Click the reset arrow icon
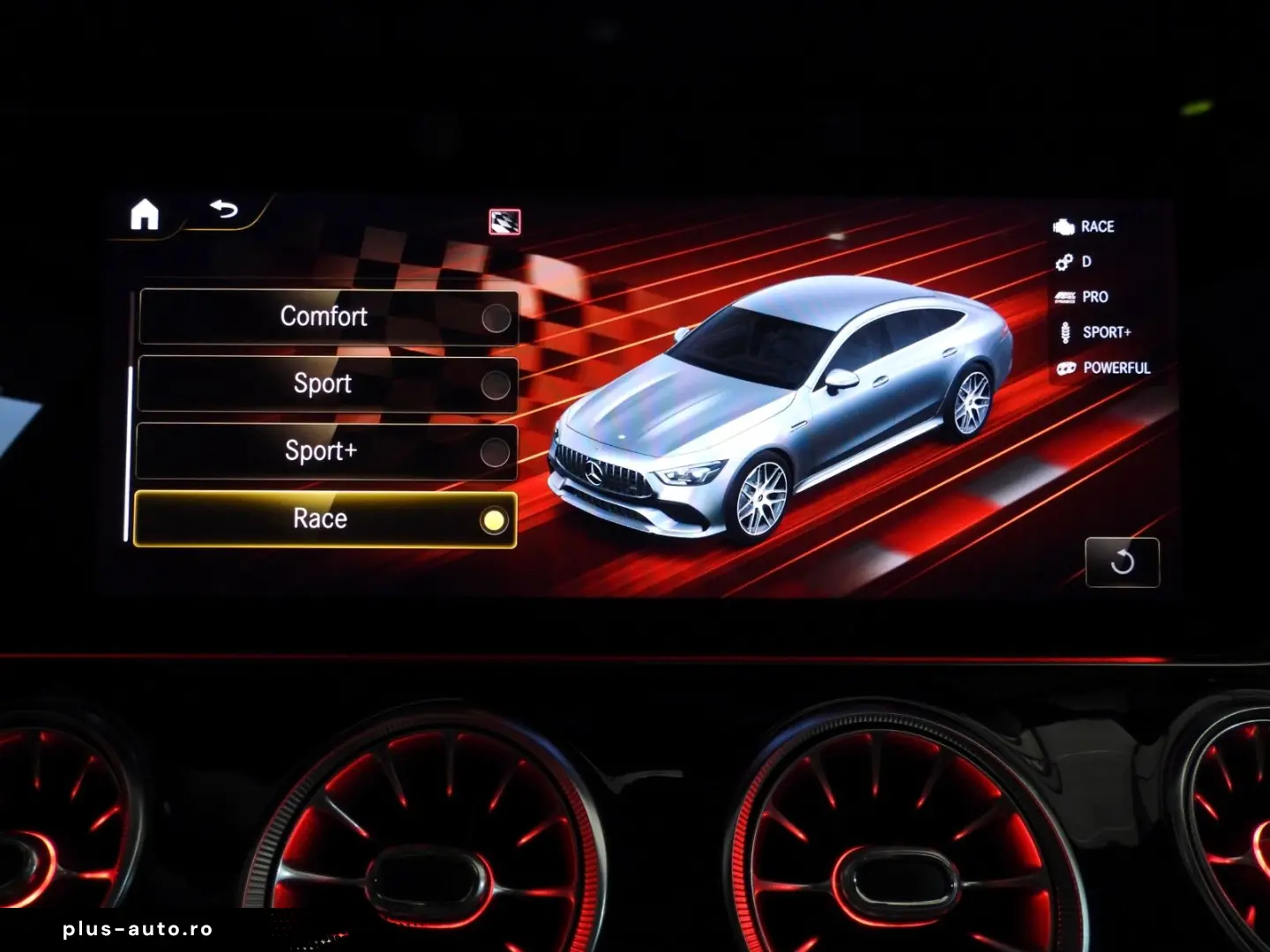Image resolution: width=1270 pixels, height=952 pixels. point(1124,563)
